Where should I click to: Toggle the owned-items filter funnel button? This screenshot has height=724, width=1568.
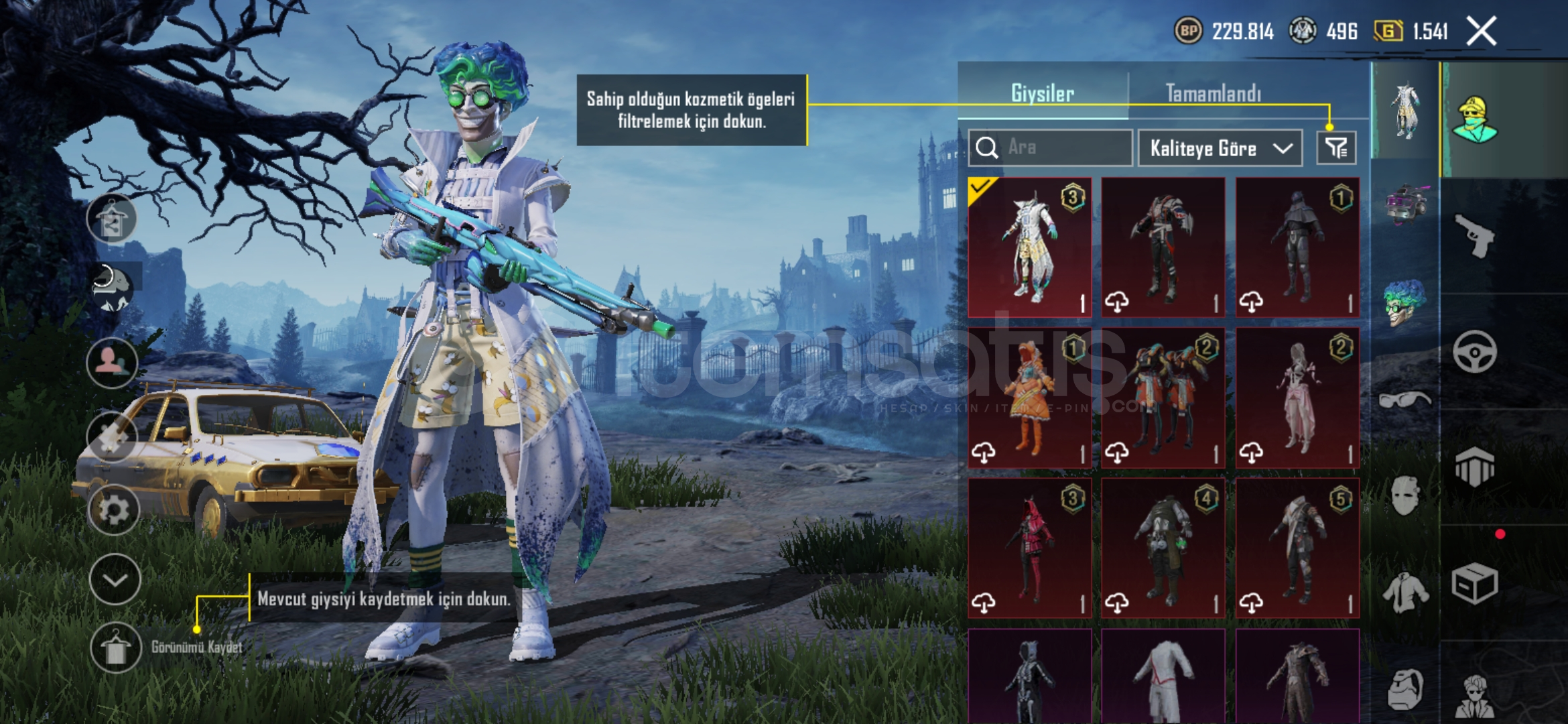tap(1336, 148)
